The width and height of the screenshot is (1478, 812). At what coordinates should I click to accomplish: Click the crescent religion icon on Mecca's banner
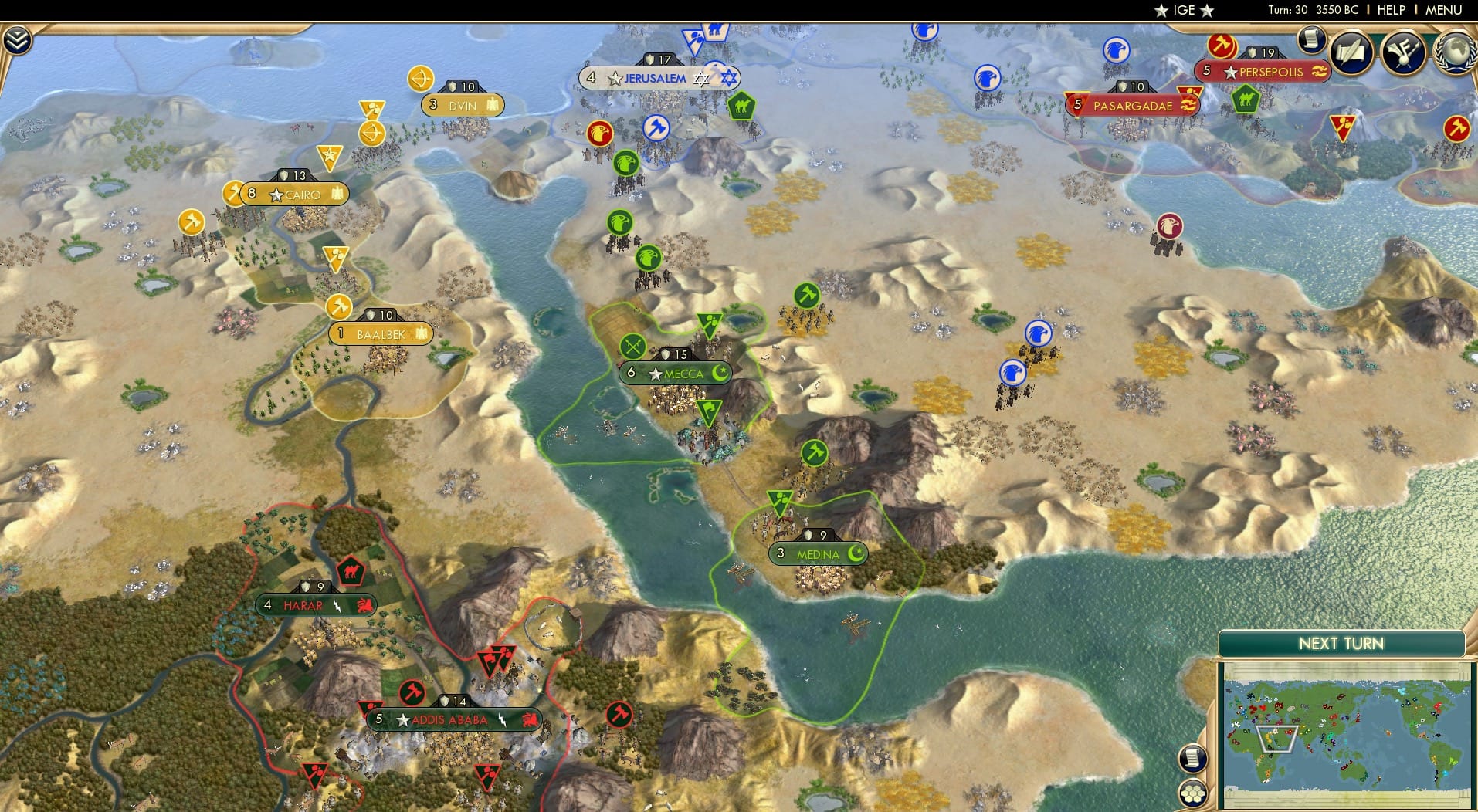click(718, 372)
